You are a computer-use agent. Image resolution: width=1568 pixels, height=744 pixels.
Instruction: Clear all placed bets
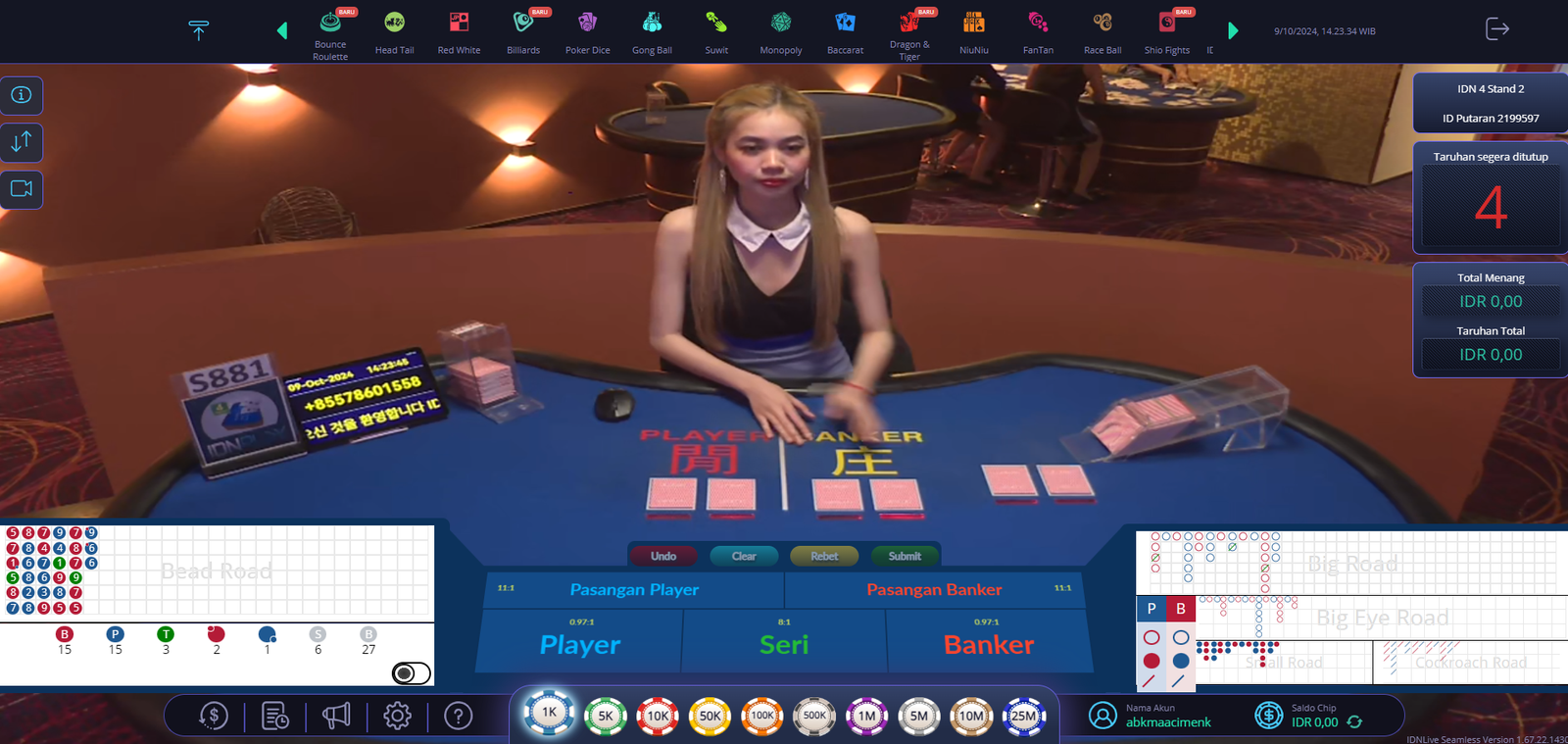coord(744,556)
